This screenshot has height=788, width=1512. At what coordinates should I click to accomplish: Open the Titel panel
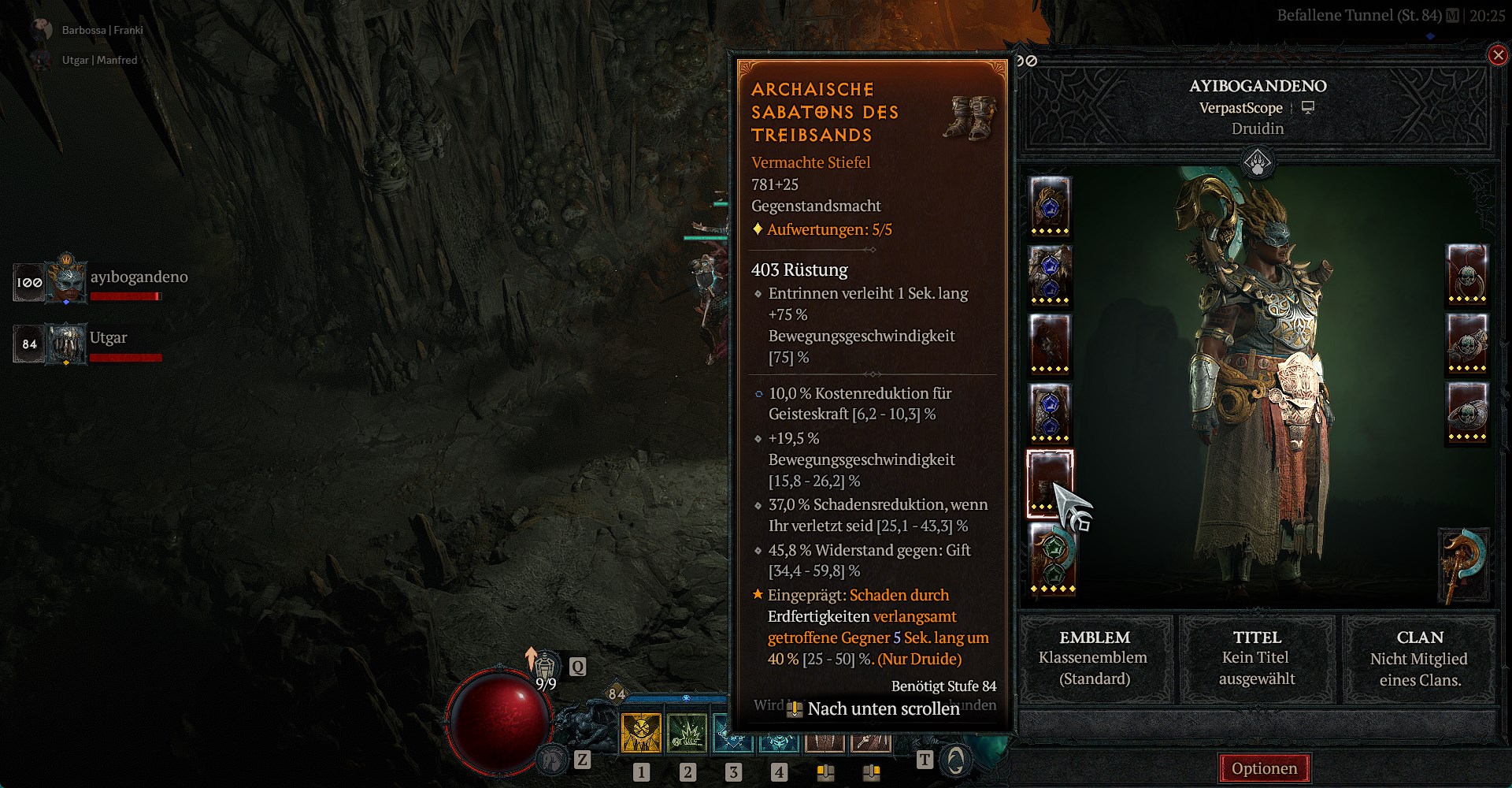pos(1257,659)
